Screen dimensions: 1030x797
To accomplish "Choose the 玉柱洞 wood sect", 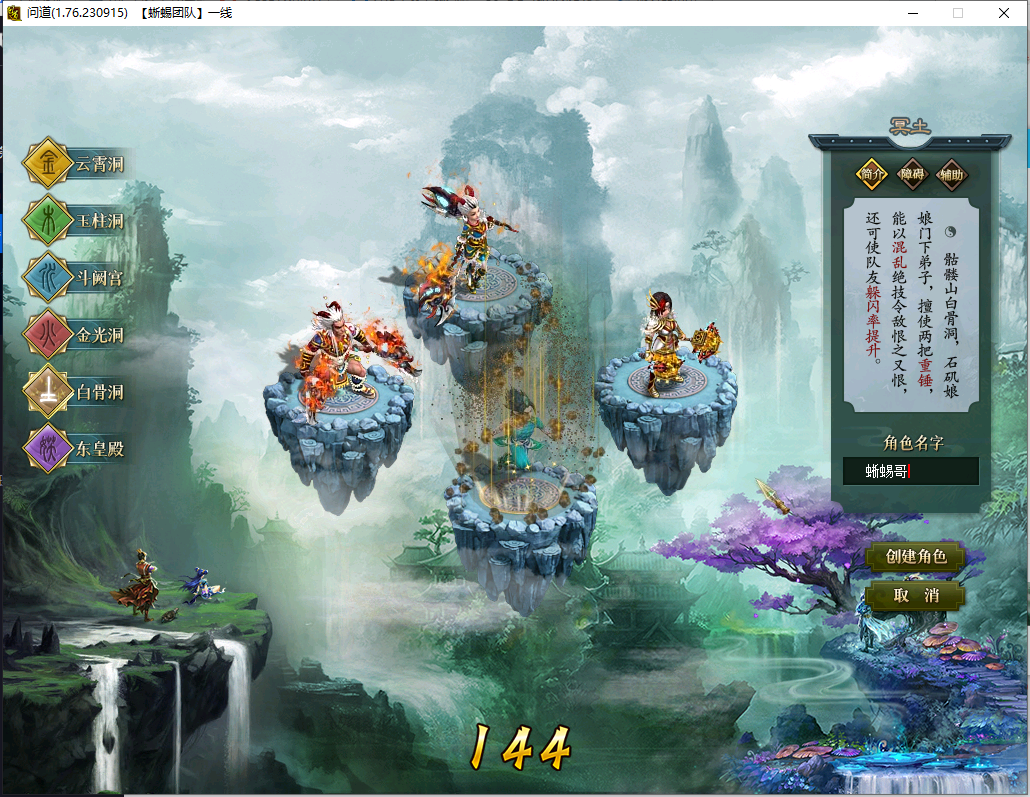I will [x=78, y=221].
